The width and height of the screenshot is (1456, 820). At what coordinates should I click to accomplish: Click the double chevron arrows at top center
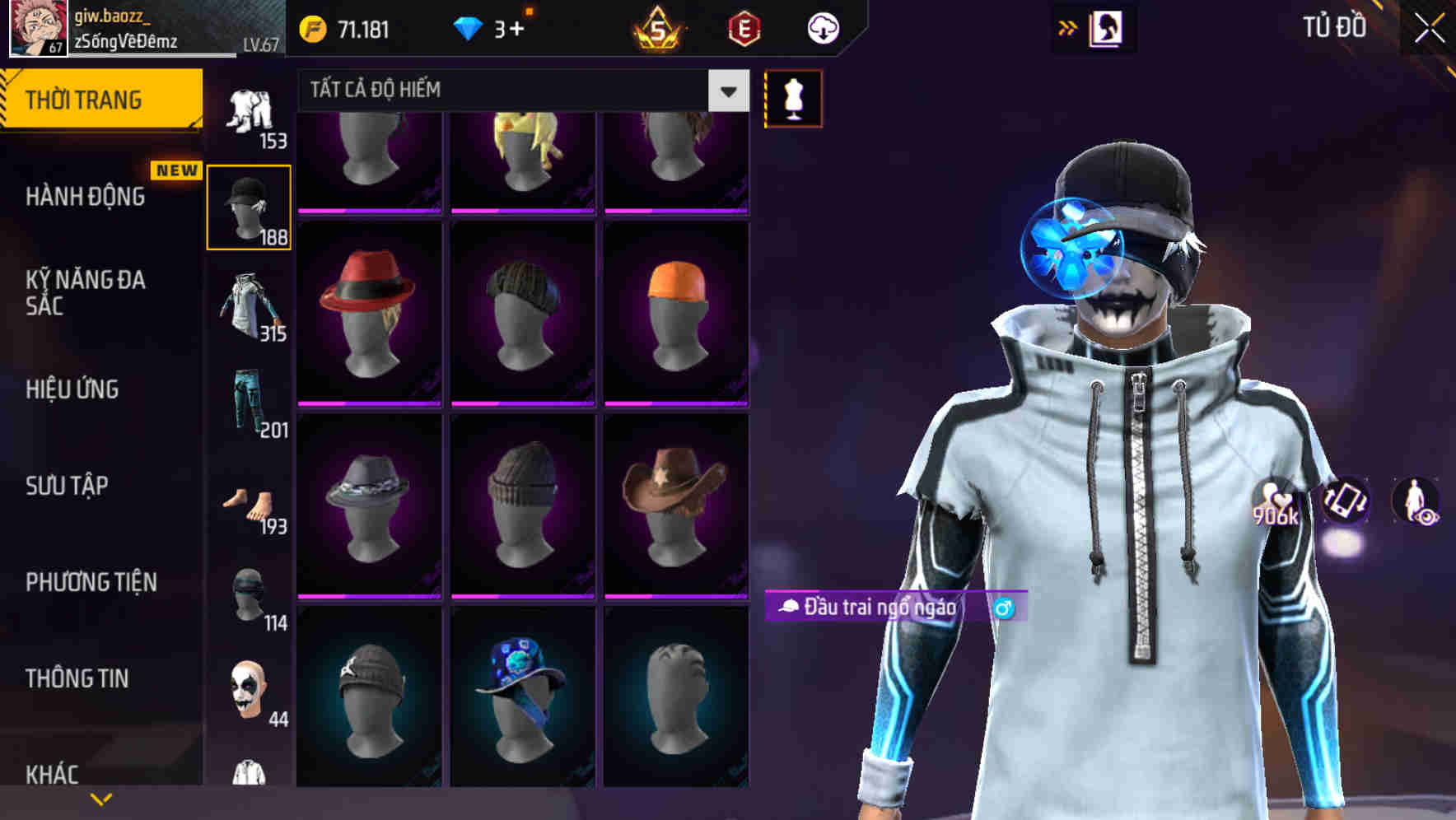[x=1066, y=27]
